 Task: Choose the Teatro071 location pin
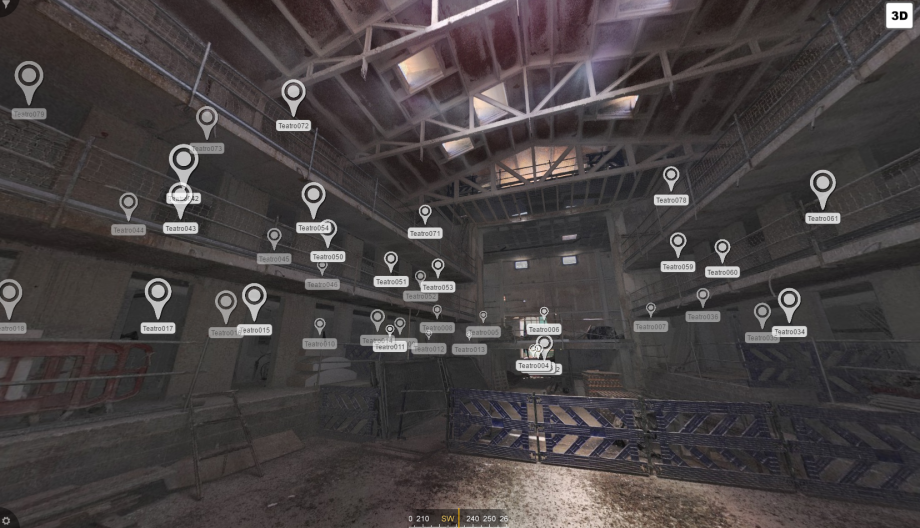425,213
